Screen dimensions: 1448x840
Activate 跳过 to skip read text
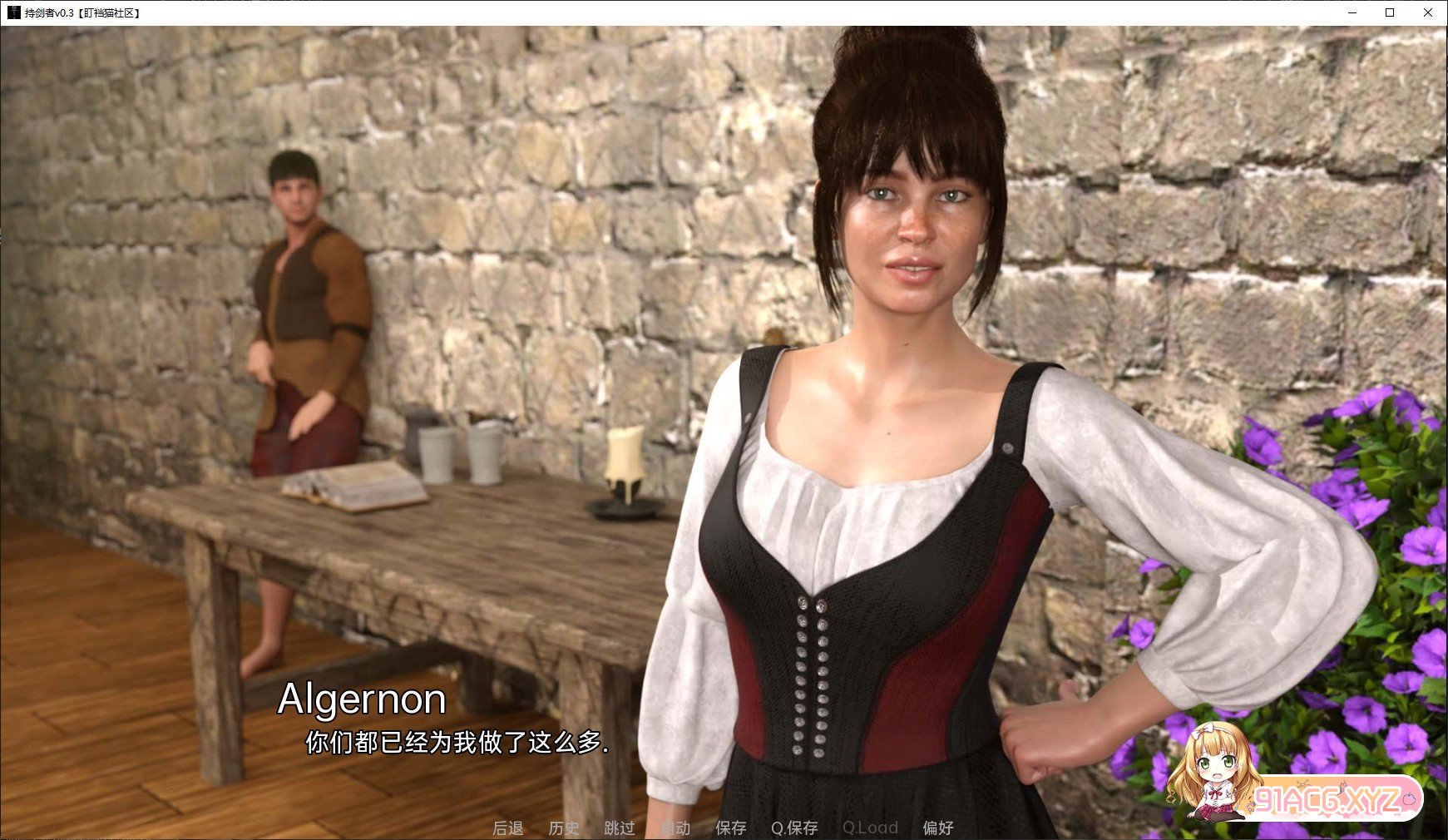pos(620,828)
